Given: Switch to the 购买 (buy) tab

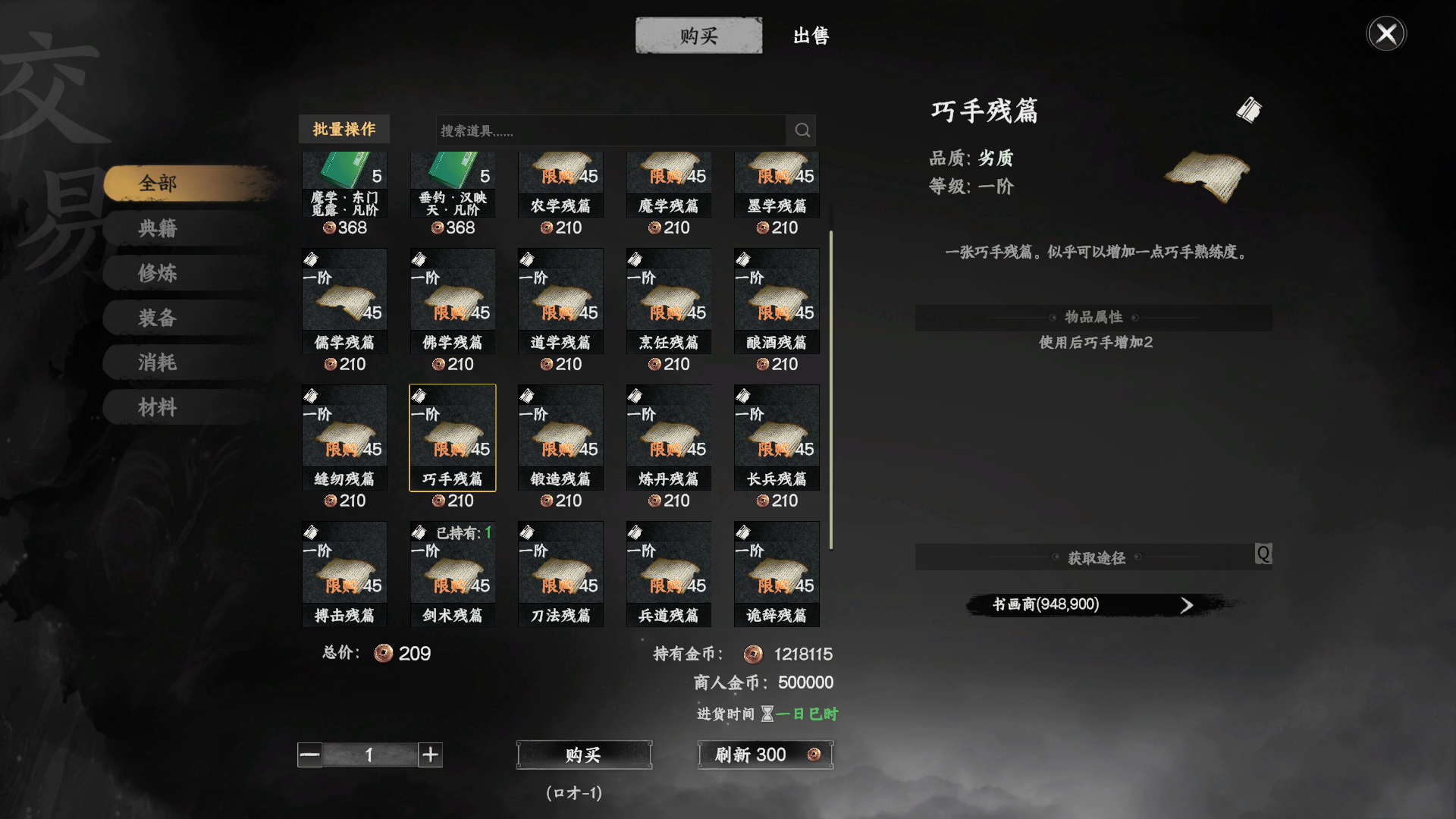Looking at the screenshot, I should click(698, 35).
